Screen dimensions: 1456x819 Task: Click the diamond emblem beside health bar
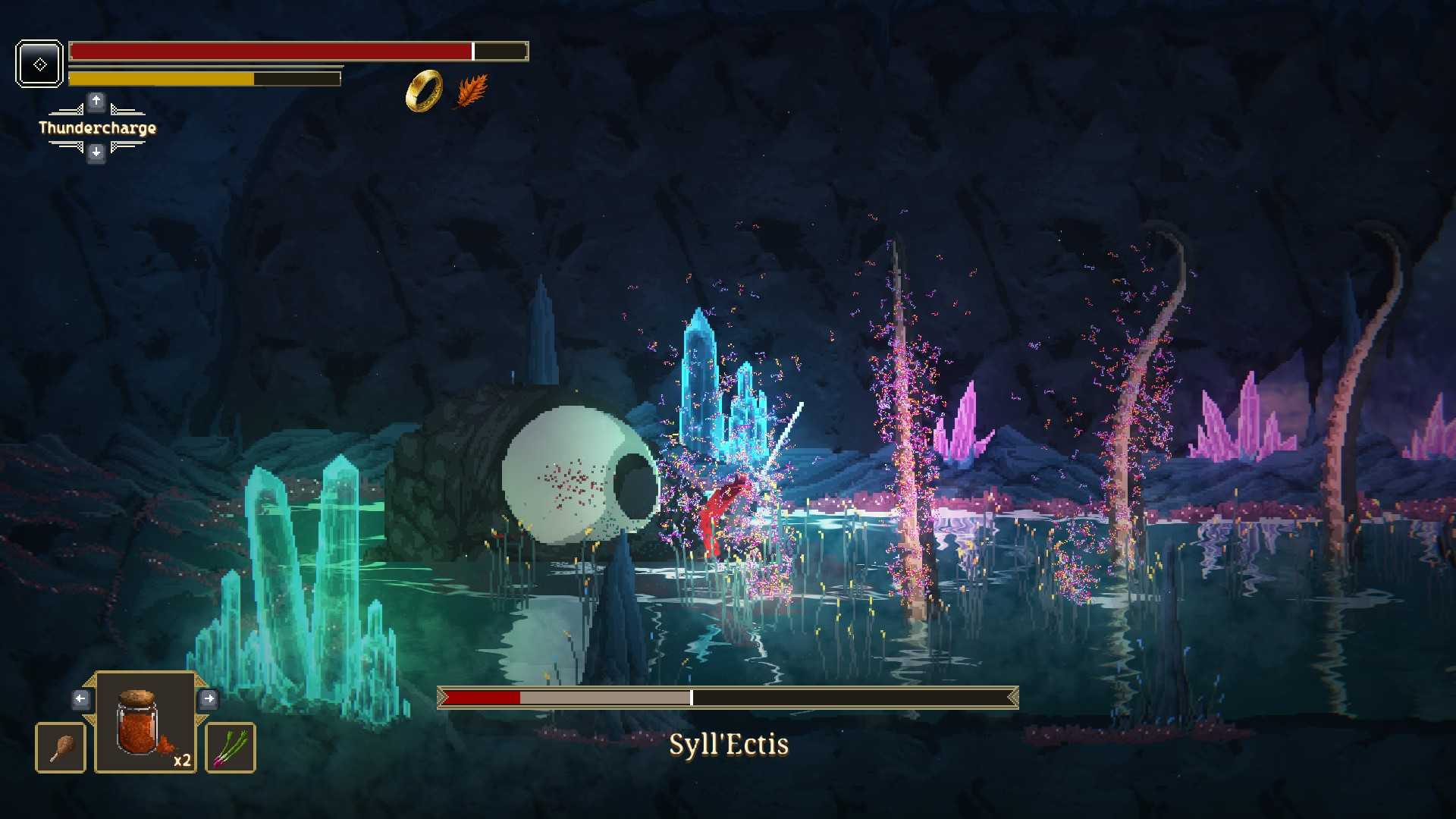pyautogui.click(x=39, y=64)
